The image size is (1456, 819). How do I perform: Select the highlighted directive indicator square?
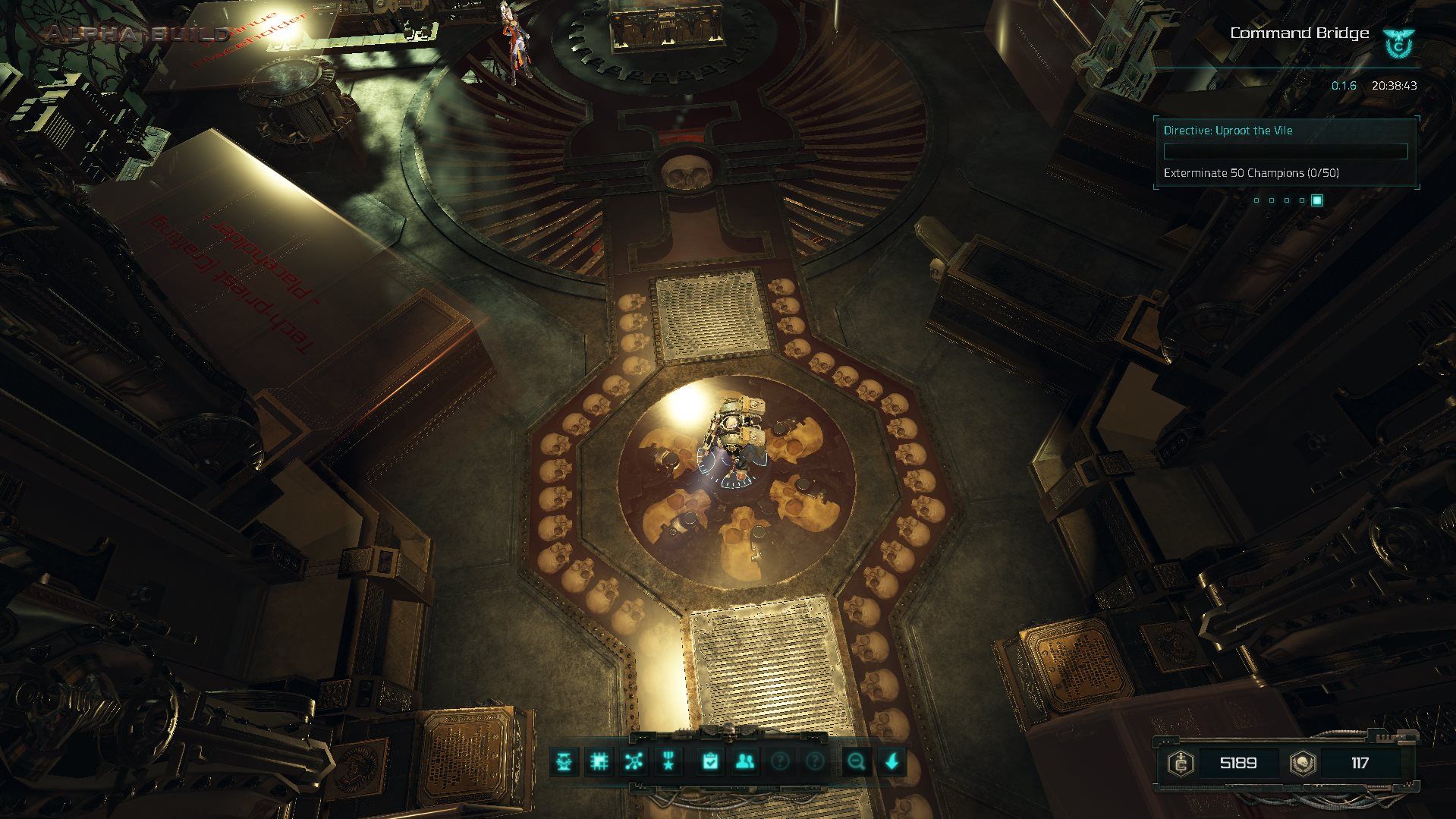point(1317,200)
